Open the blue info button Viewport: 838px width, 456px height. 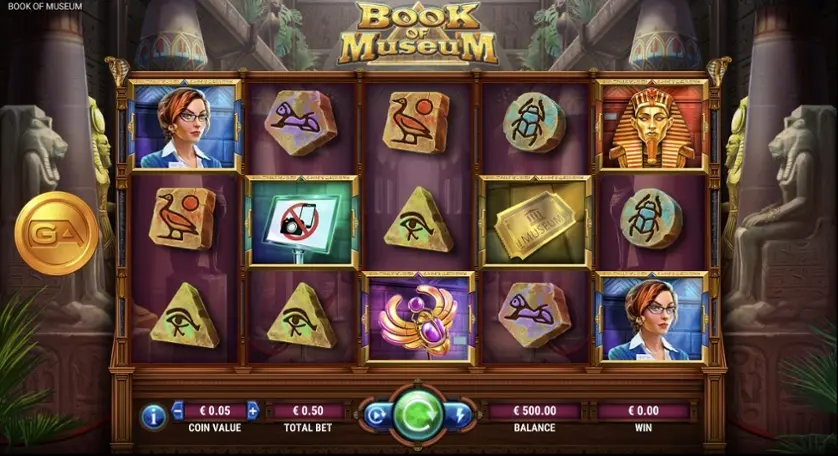(x=153, y=415)
